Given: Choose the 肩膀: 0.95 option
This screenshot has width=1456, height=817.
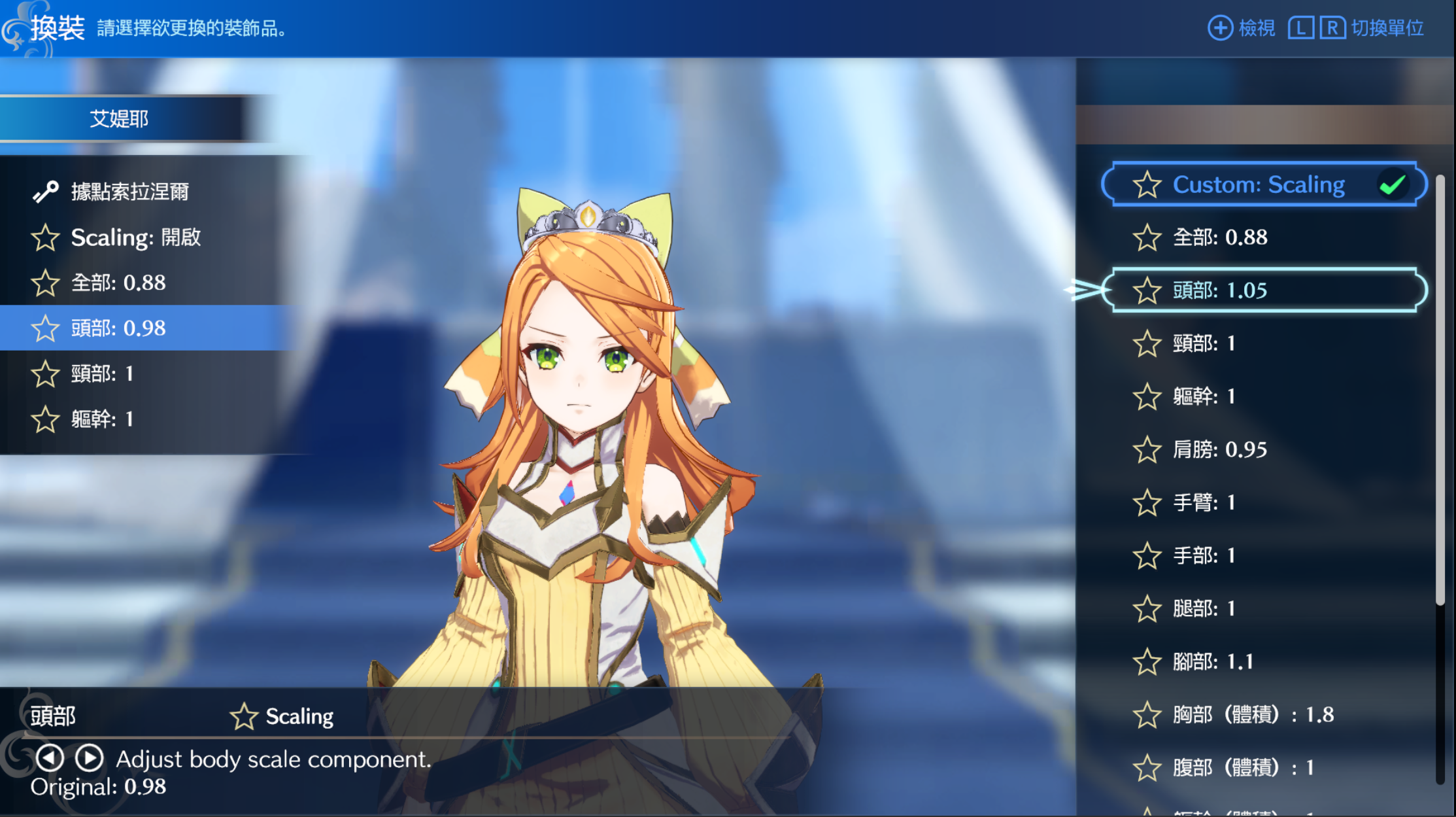Looking at the screenshot, I should click(x=1219, y=449).
